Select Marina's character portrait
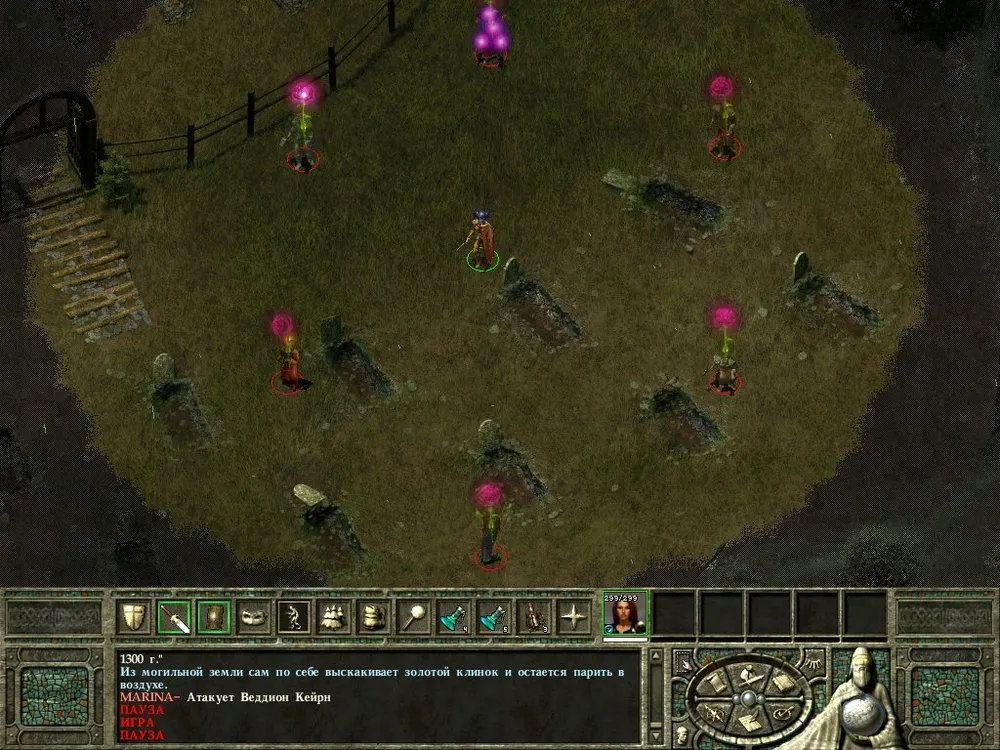 (x=625, y=613)
